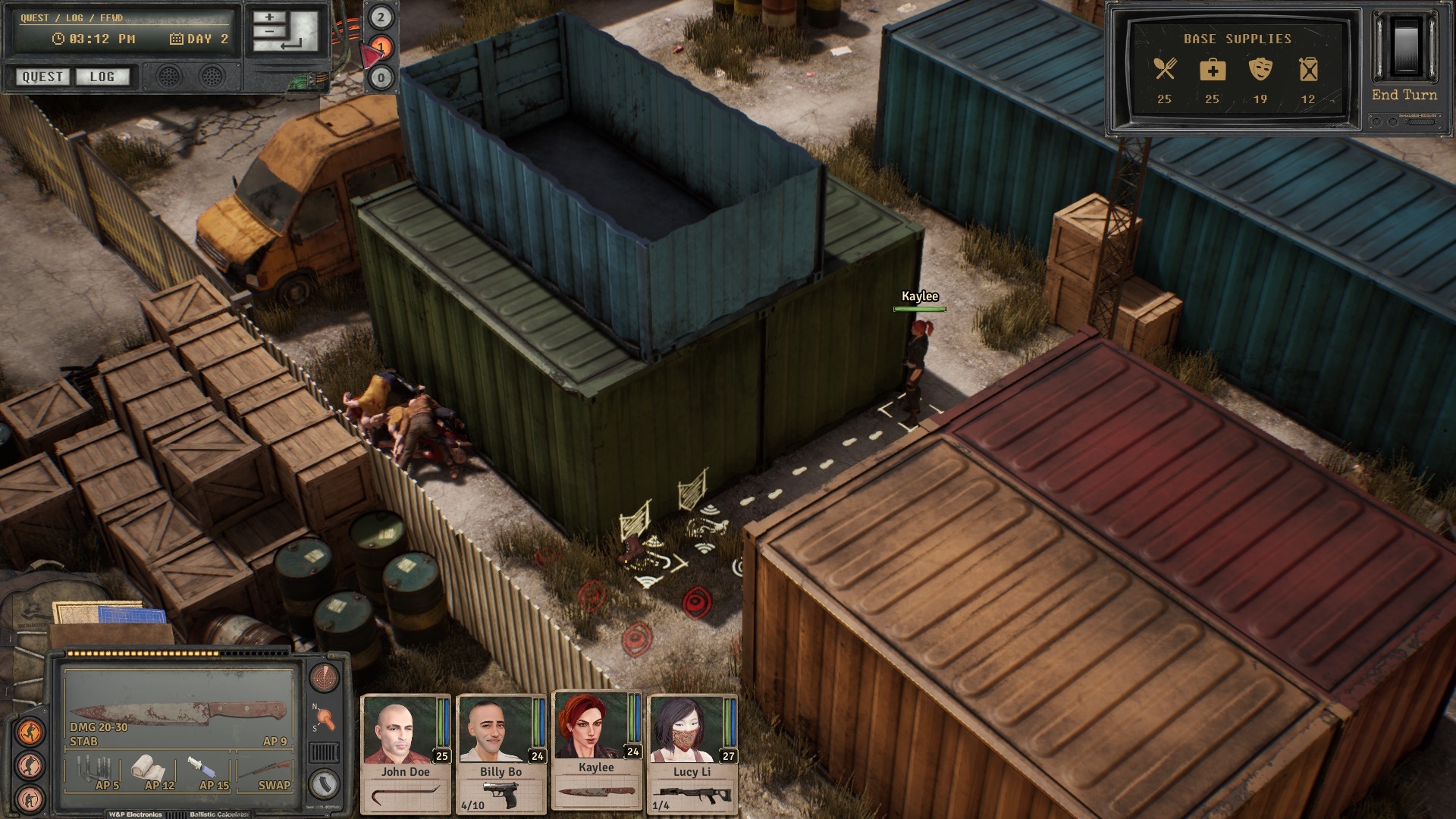
Task: Click the fuel jerrycan supplies icon
Action: [x=1309, y=70]
